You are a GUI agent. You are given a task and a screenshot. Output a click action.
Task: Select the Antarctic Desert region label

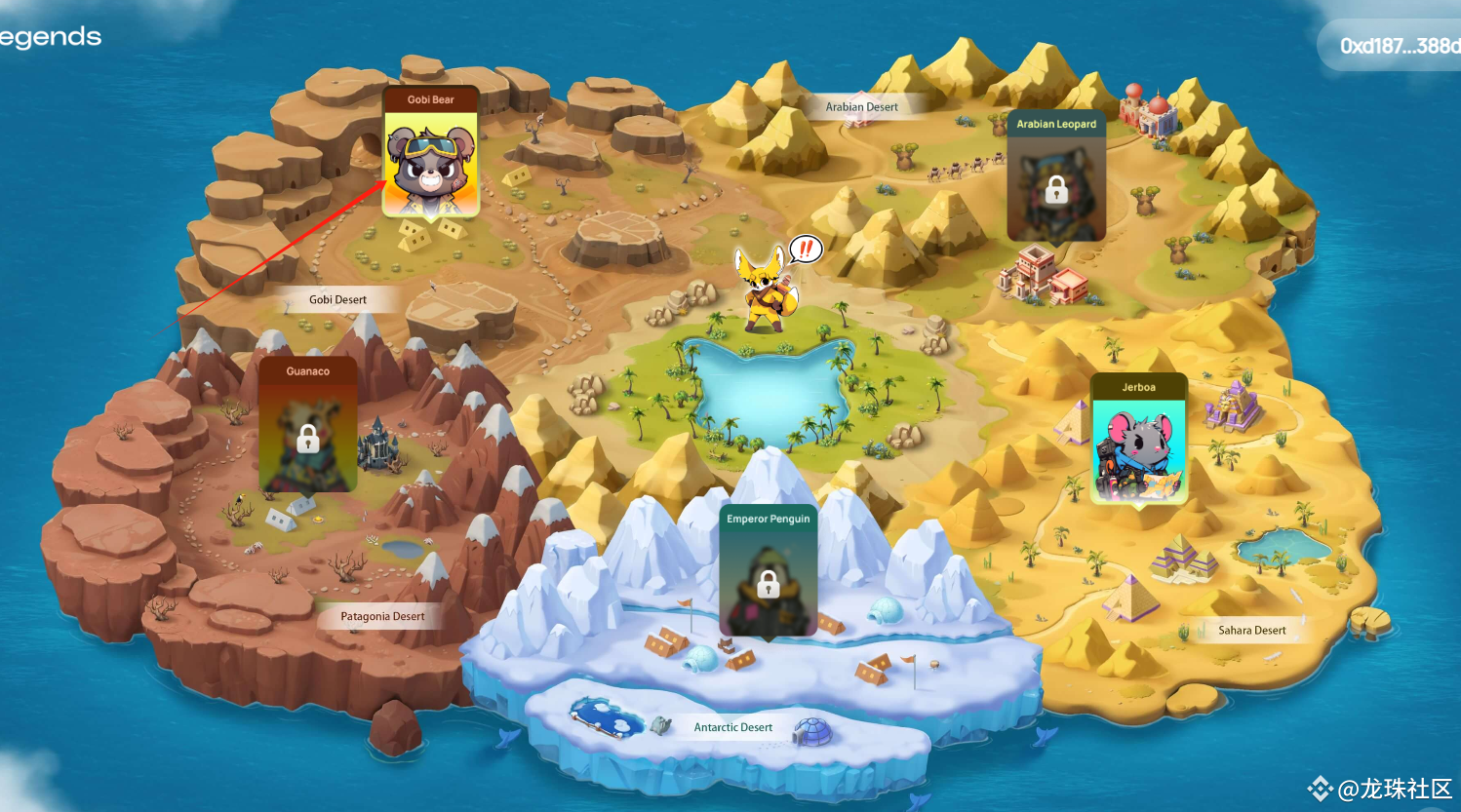(732, 727)
